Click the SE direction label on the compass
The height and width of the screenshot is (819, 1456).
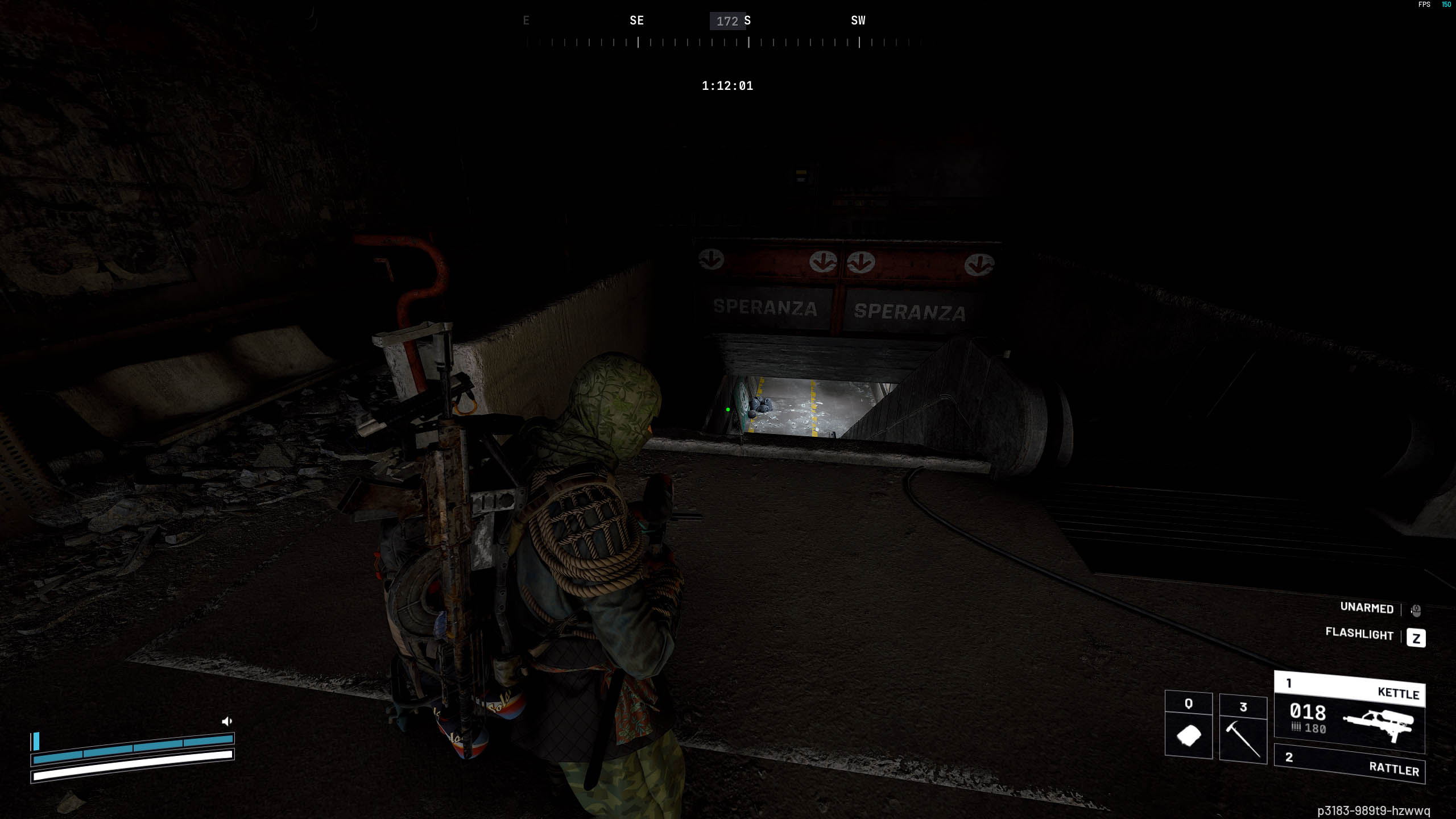(636, 20)
